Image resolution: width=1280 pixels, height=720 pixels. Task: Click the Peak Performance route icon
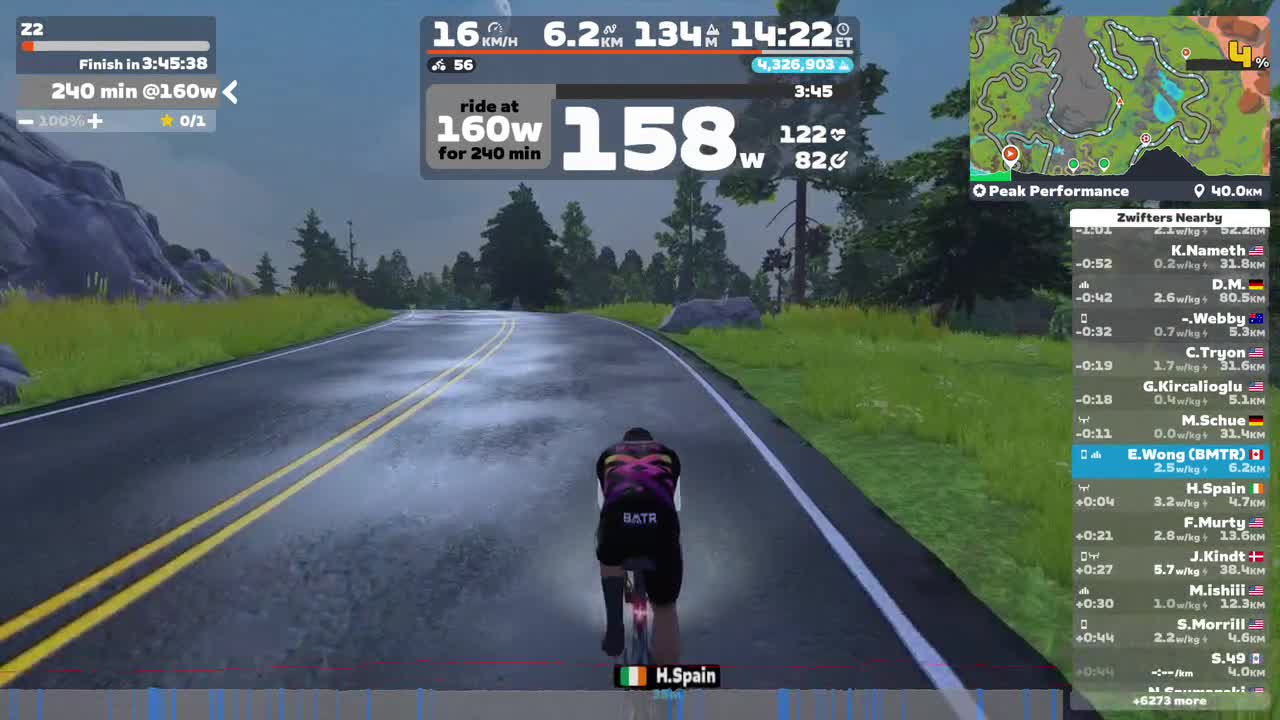coord(979,190)
